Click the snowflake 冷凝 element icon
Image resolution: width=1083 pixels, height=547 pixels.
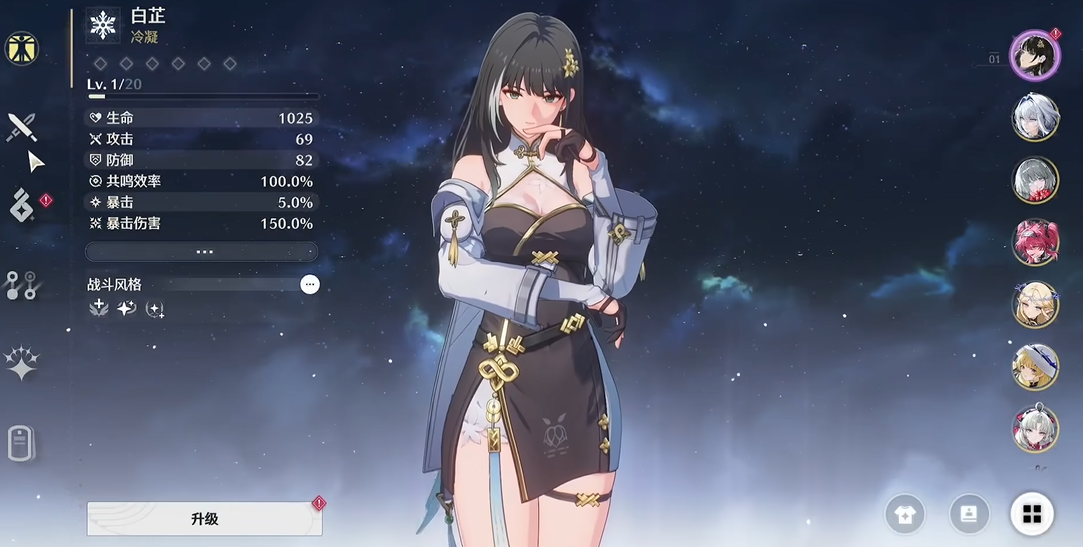103,26
